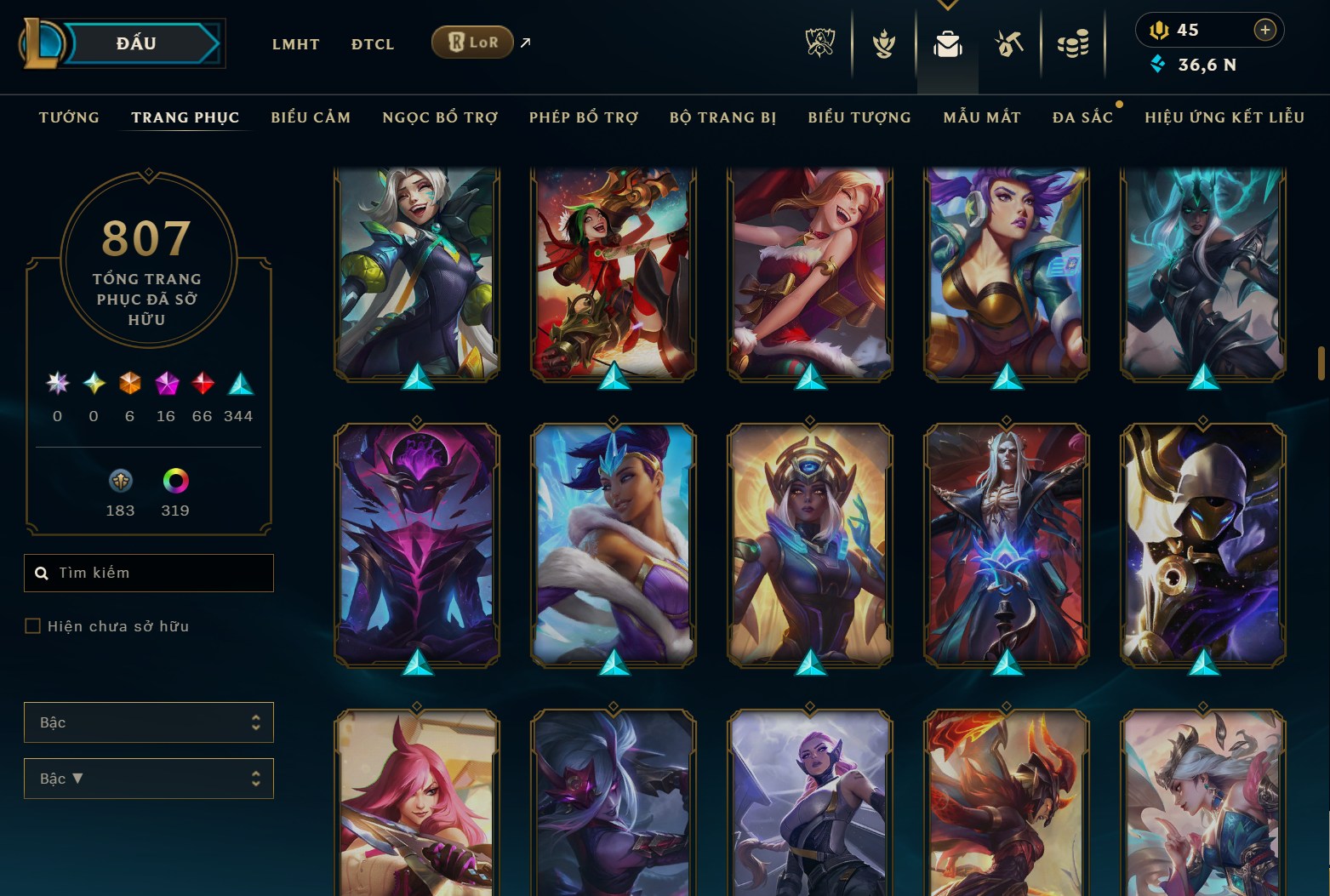The height and width of the screenshot is (896, 1330).
Task: Open the Collection bag icon
Action: click(x=947, y=43)
